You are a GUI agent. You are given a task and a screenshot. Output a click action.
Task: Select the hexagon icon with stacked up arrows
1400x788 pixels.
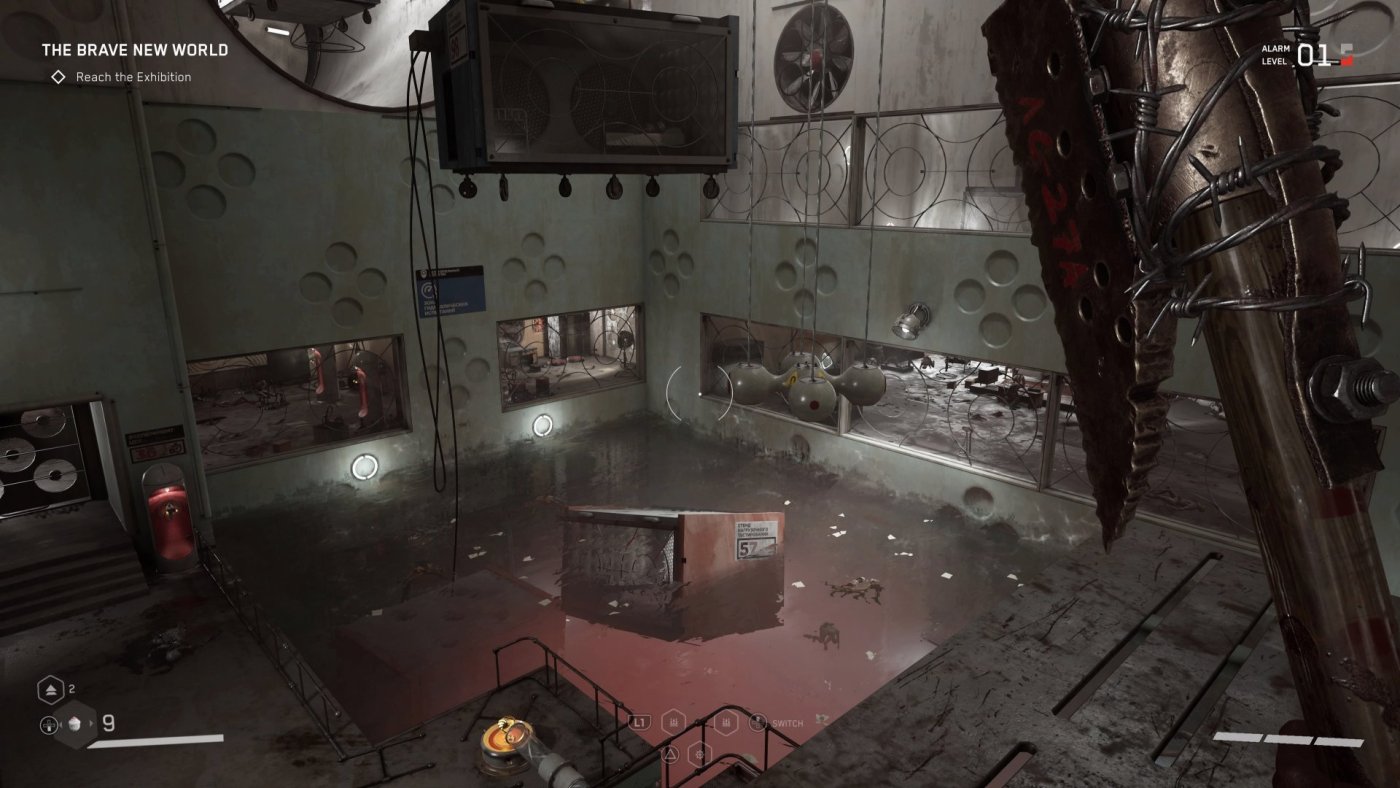51,689
